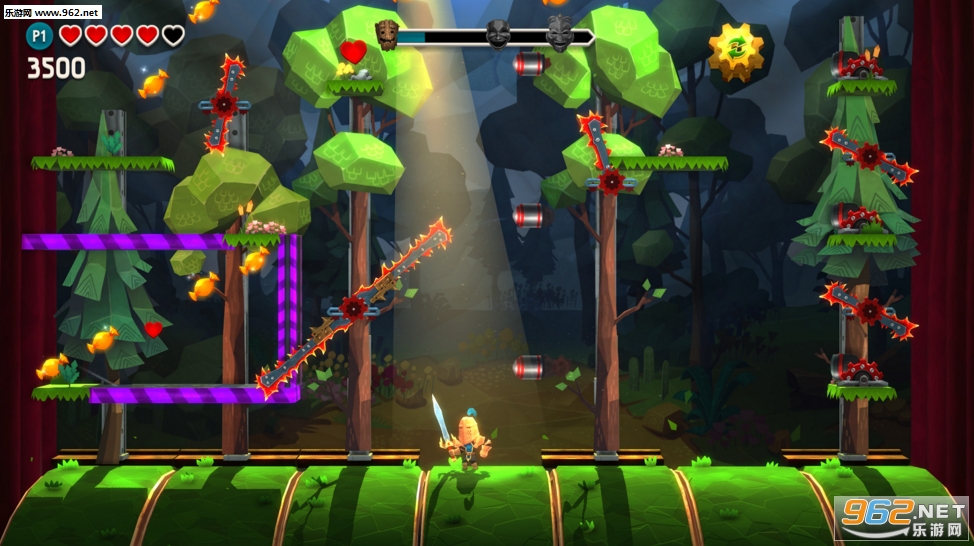
Task: Select the wooden tiki mask progress marker
Action: tap(387, 34)
